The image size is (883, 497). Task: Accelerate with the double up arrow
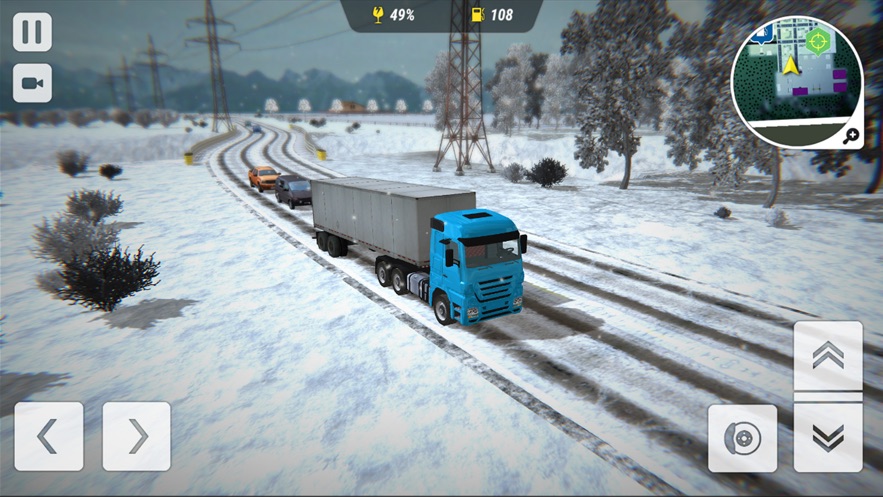828,357
